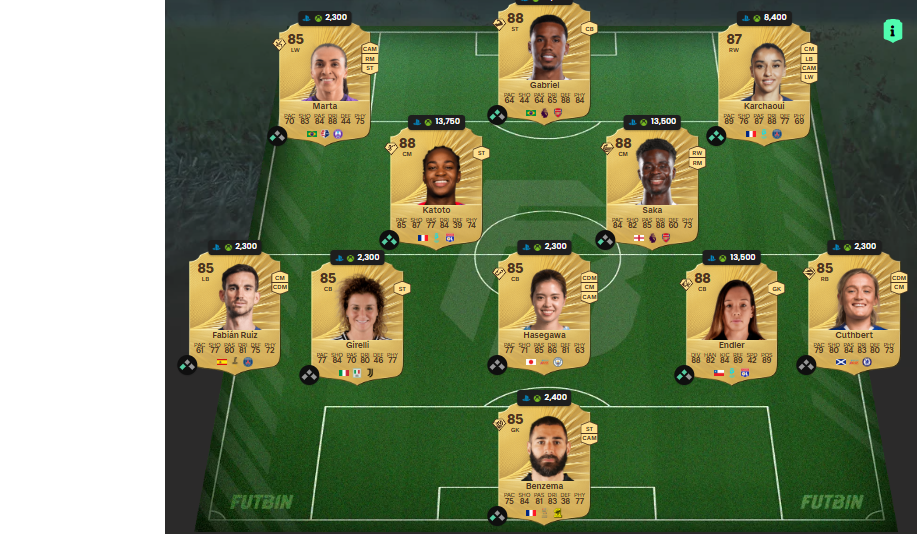Image resolution: width=917 pixels, height=534 pixels.
Task: Select the Gabriel striker card
Action: click(x=544, y=62)
